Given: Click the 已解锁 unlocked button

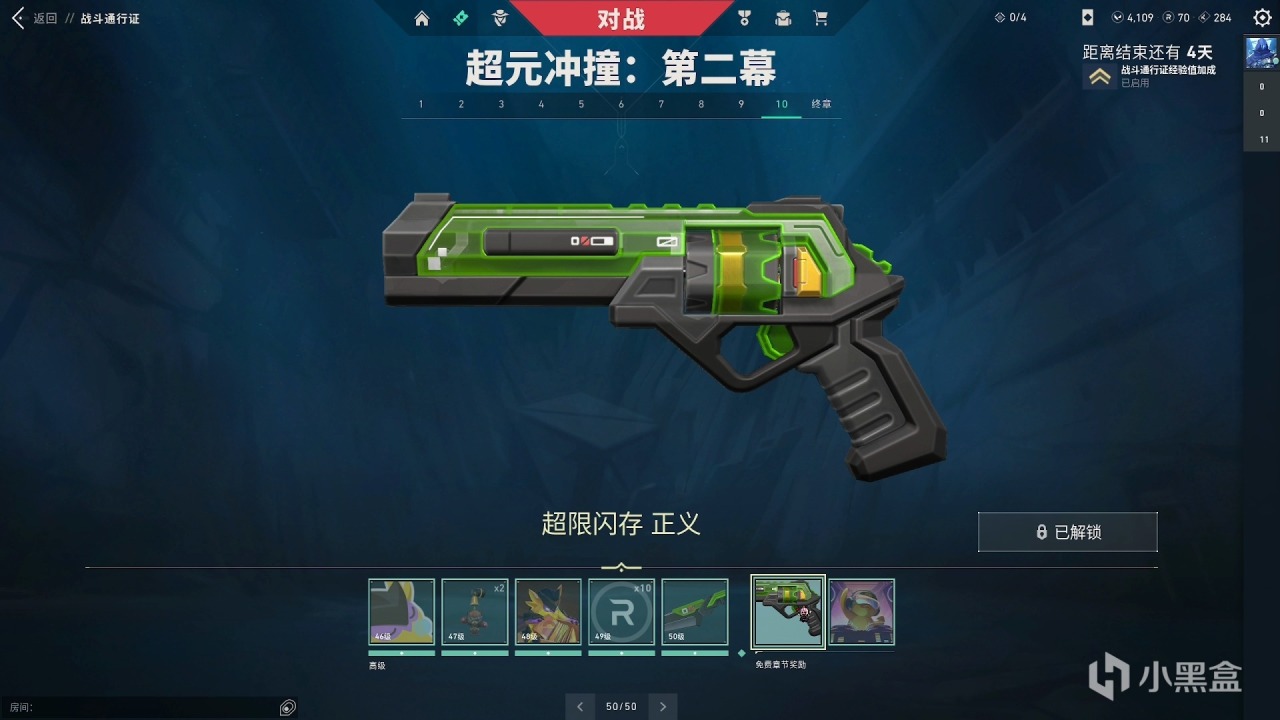Looking at the screenshot, I should (1067, 531).
